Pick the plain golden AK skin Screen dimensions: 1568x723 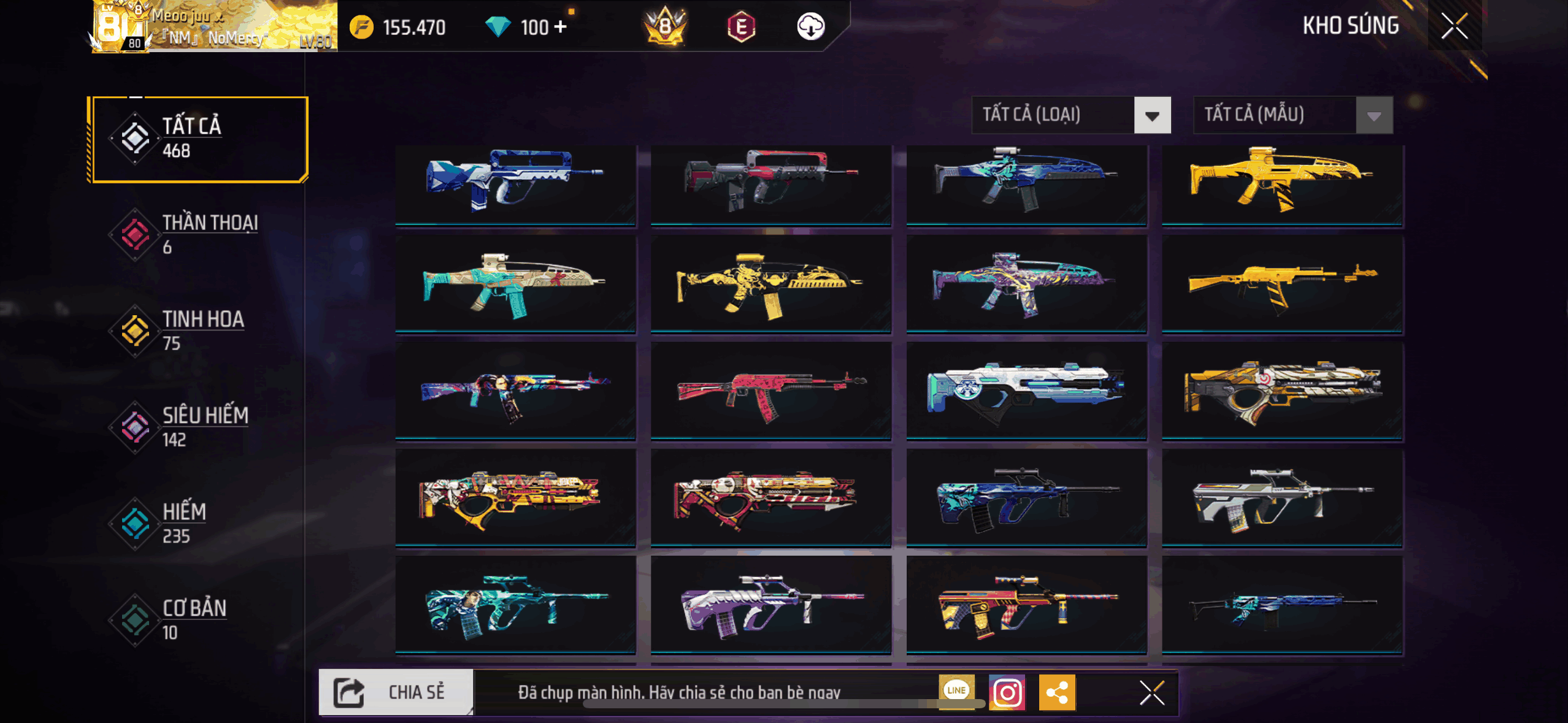click(1282, 285)
